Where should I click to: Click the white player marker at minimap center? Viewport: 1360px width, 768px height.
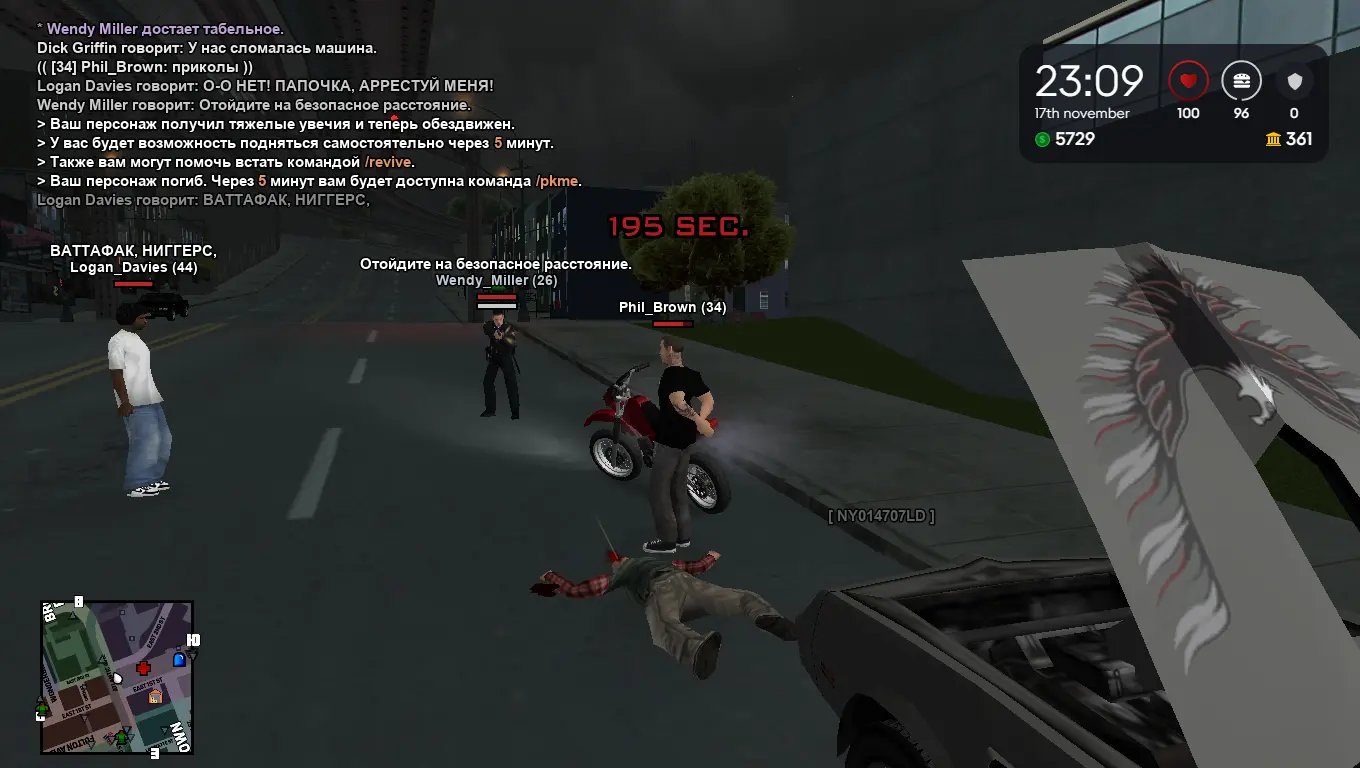[118, 679]
